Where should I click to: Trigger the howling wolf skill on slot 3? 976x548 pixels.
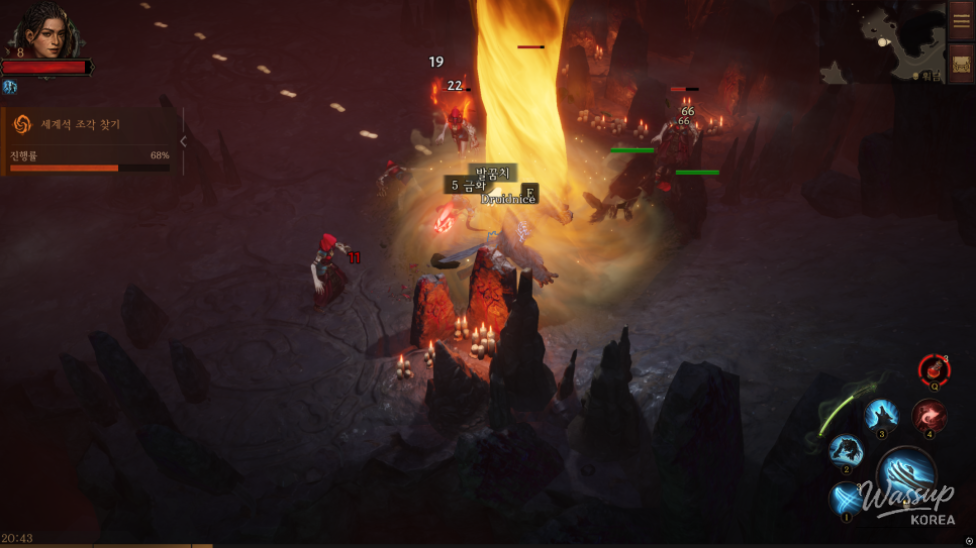point(881,415)
